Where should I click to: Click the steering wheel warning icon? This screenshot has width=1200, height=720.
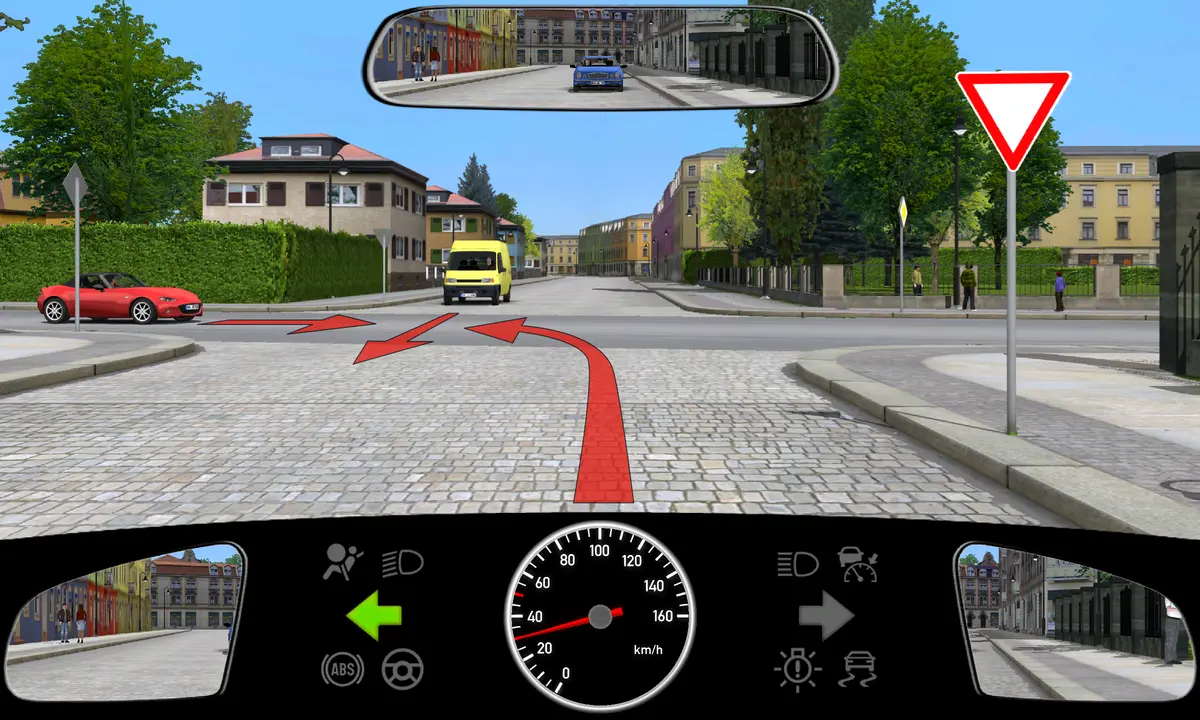click(403, 668)
